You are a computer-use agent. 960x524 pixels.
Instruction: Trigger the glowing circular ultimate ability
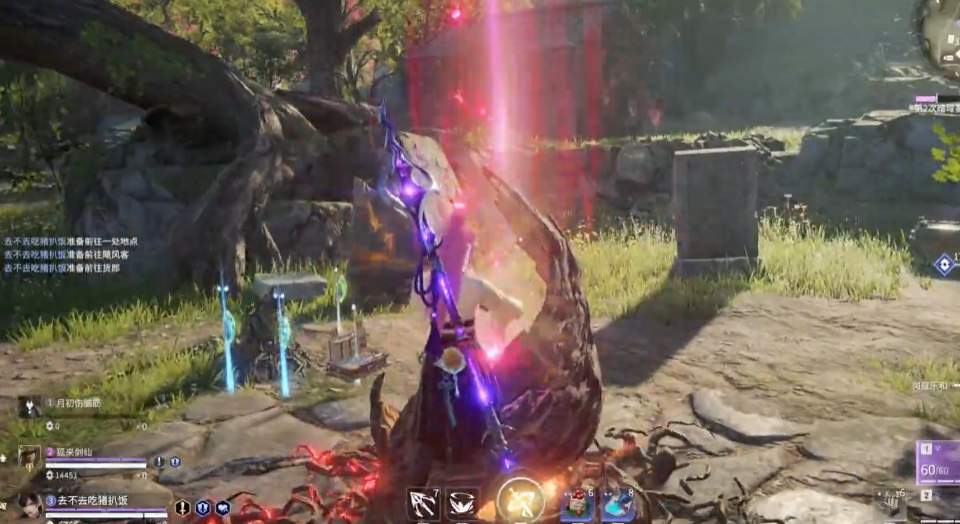[520, 501]
